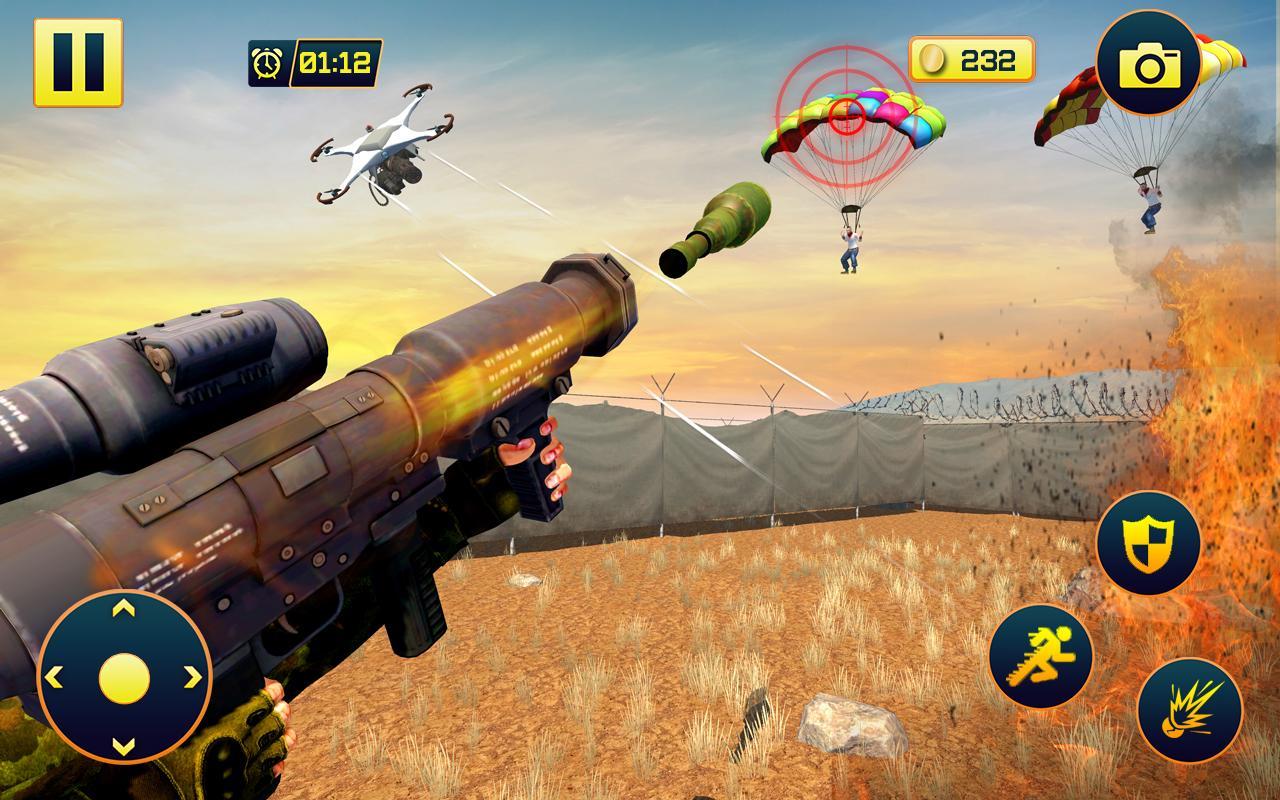This screenshot has width=1280, height=800.
Task: Tap the camera screenshot icon
Action: click(x=1148, y=62)
